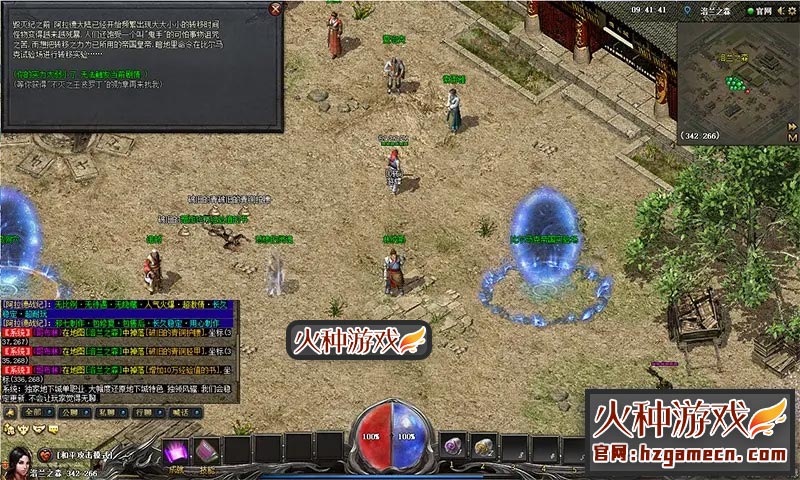Use the golden scroll in hotbar slot 2
Image resolution: width=800 pixels, height=480 pixels.
pos(483,447)
